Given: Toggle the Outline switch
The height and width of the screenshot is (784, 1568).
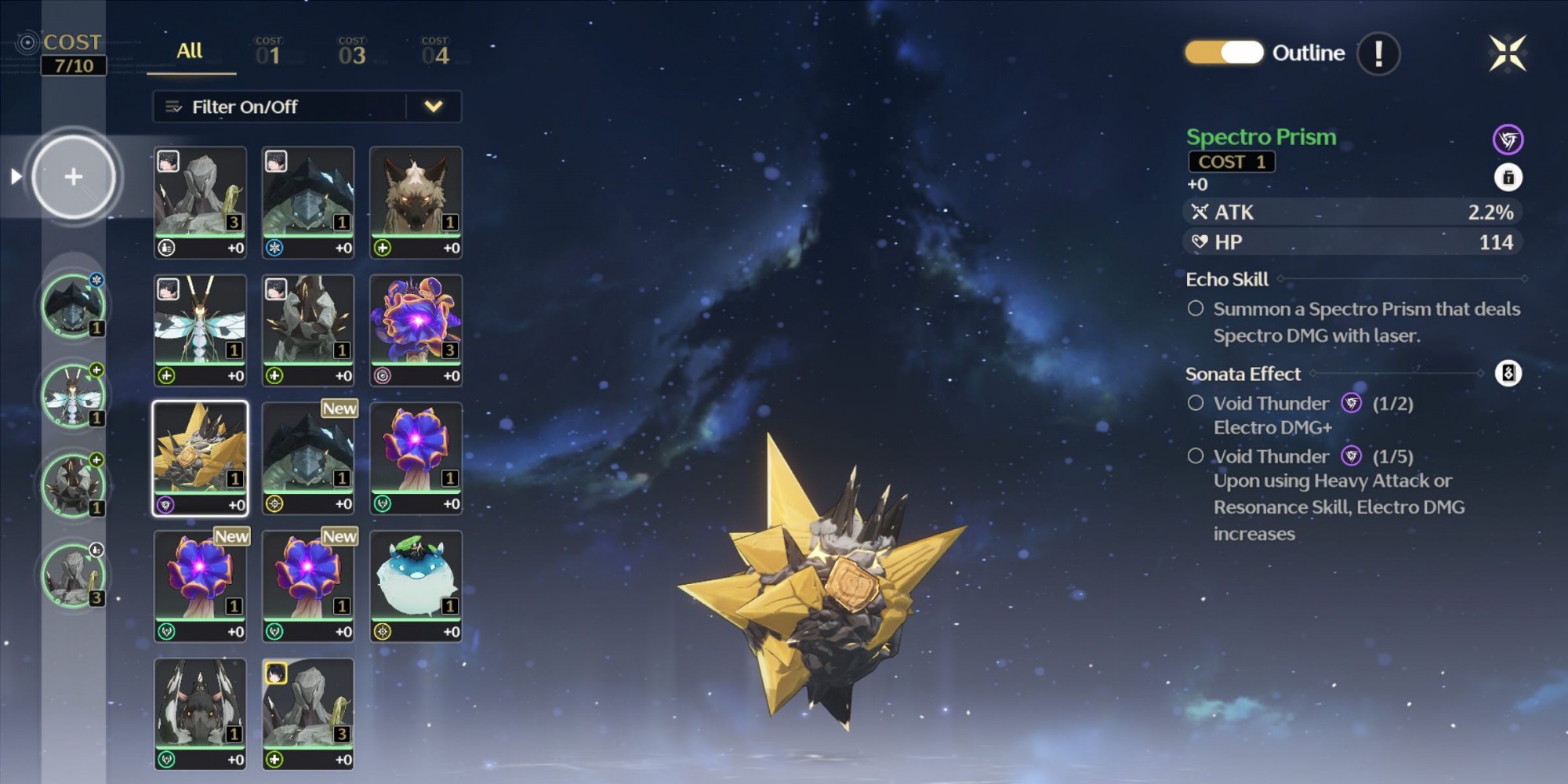Looking at the screenshot, I should pos(1224,53).
